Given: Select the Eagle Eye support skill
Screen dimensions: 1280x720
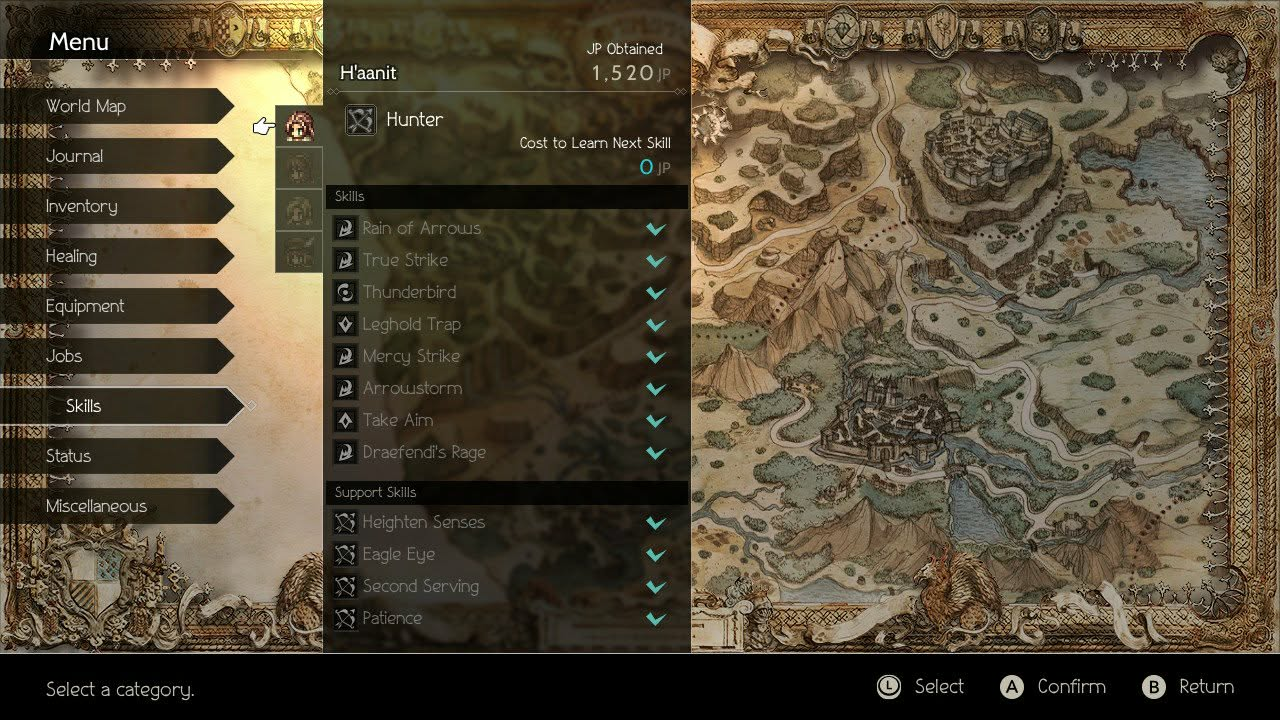Looking at the screenshot, I should coord(399,554).
